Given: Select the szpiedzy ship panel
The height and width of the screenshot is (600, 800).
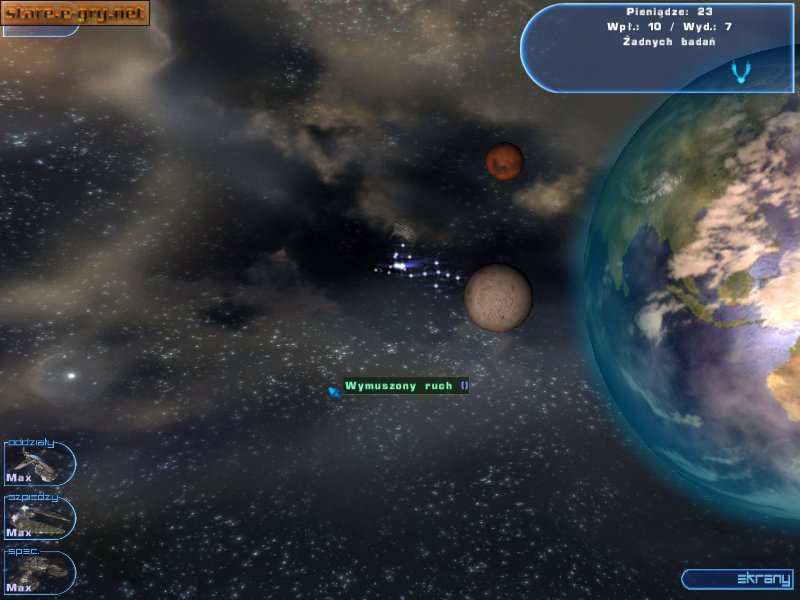Looking at the screenshot, I should click(39, 518).
